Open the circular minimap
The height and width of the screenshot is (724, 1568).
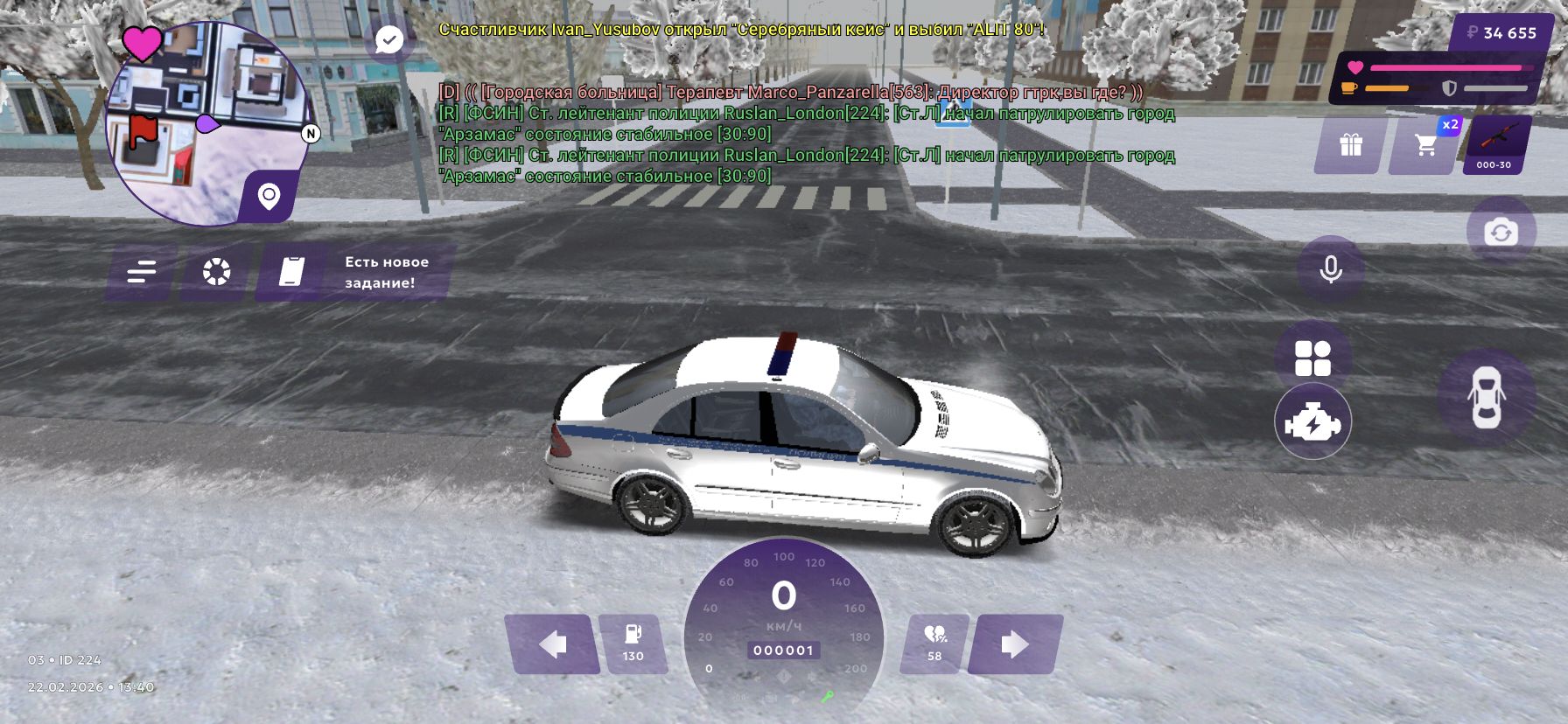click(207, 122)
